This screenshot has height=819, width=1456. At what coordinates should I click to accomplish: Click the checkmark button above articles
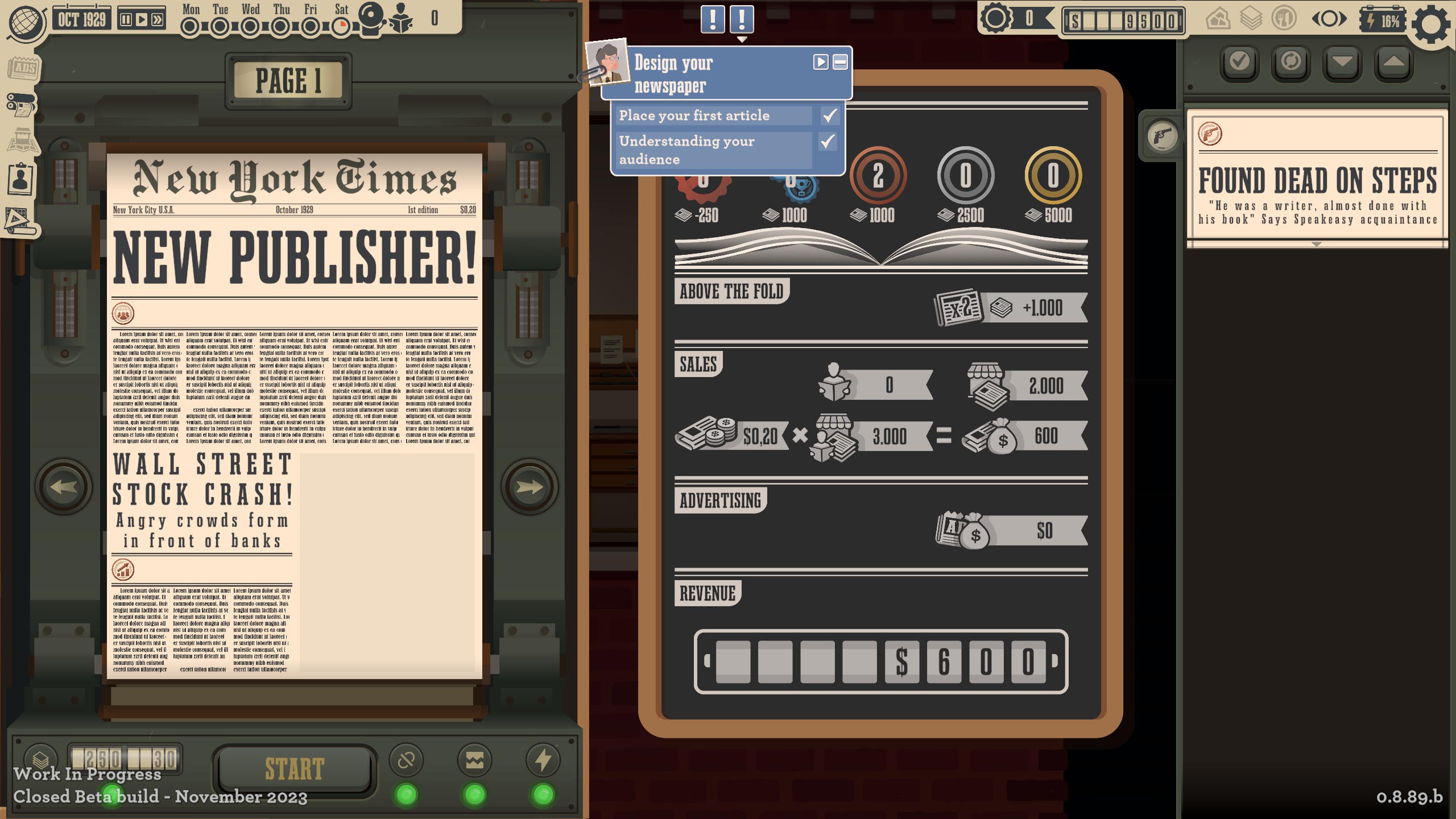coord(1239,61)
